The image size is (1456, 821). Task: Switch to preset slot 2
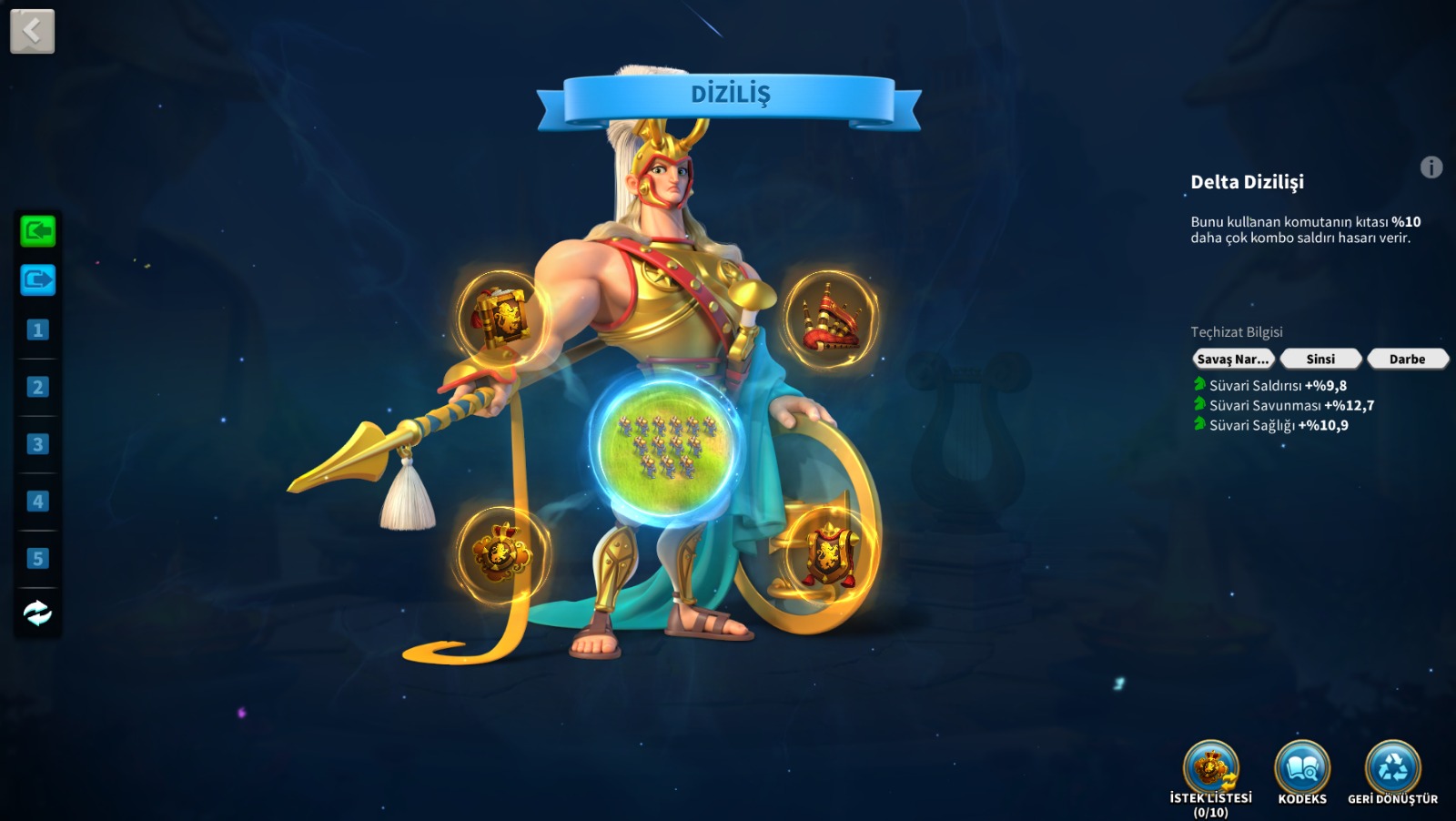(37, 387)
